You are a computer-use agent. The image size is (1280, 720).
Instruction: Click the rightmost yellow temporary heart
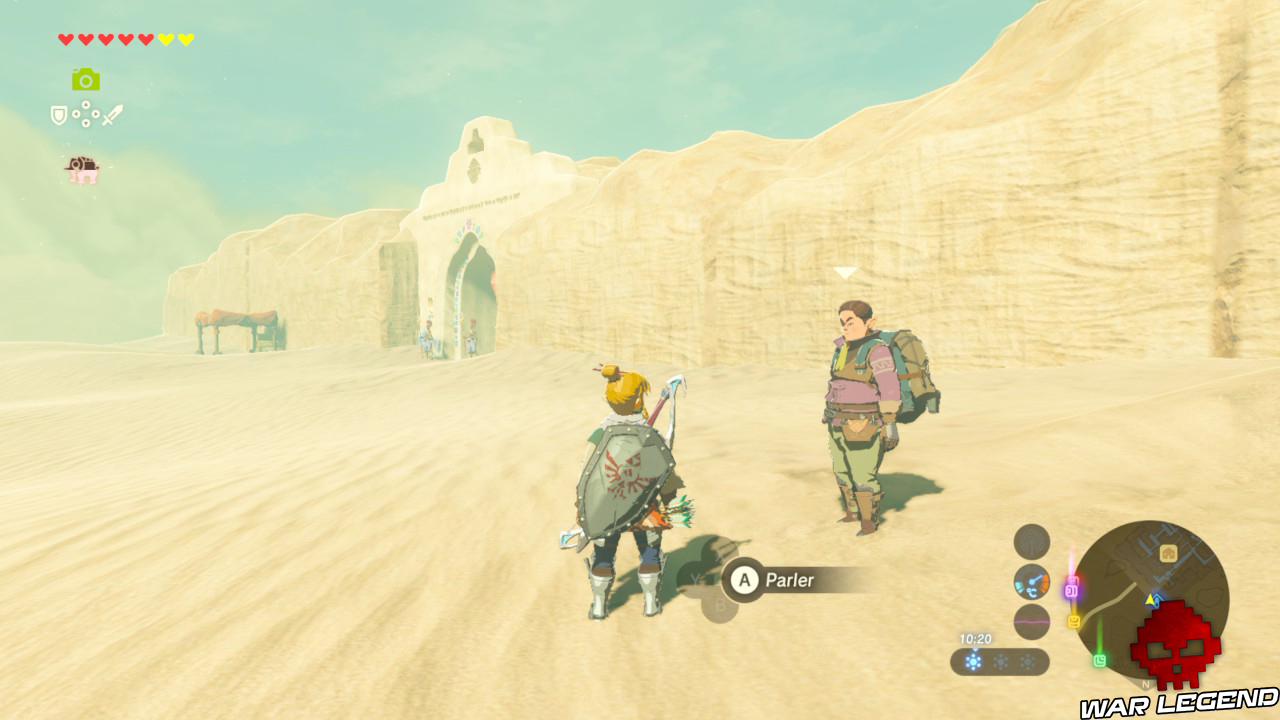pyautogui.click(x=187, y=38)
